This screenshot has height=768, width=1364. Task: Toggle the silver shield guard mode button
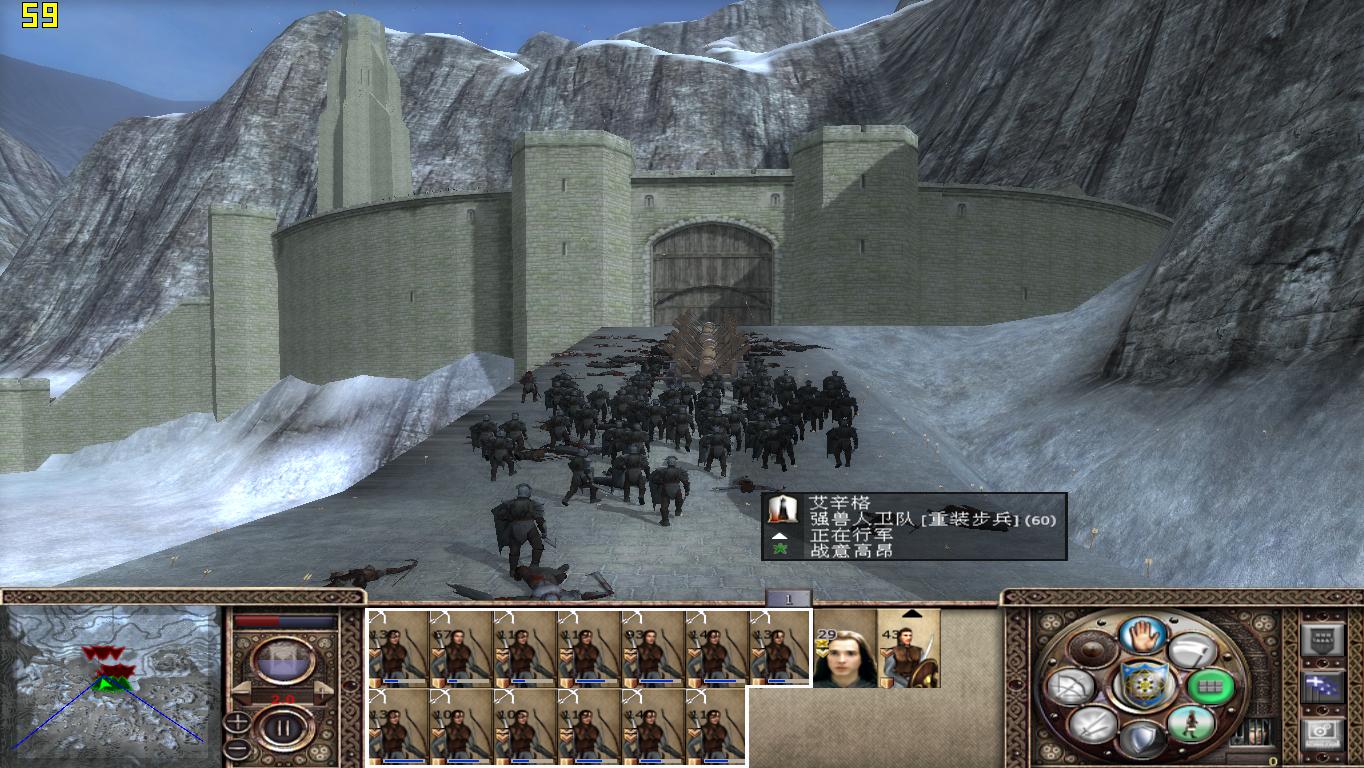coord(1143,739)
